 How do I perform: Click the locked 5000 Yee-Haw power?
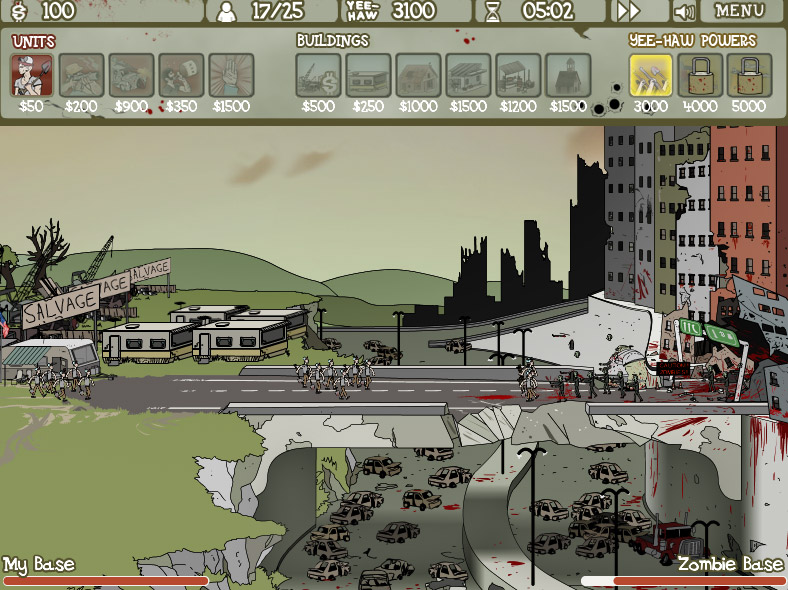pos(749,75)
